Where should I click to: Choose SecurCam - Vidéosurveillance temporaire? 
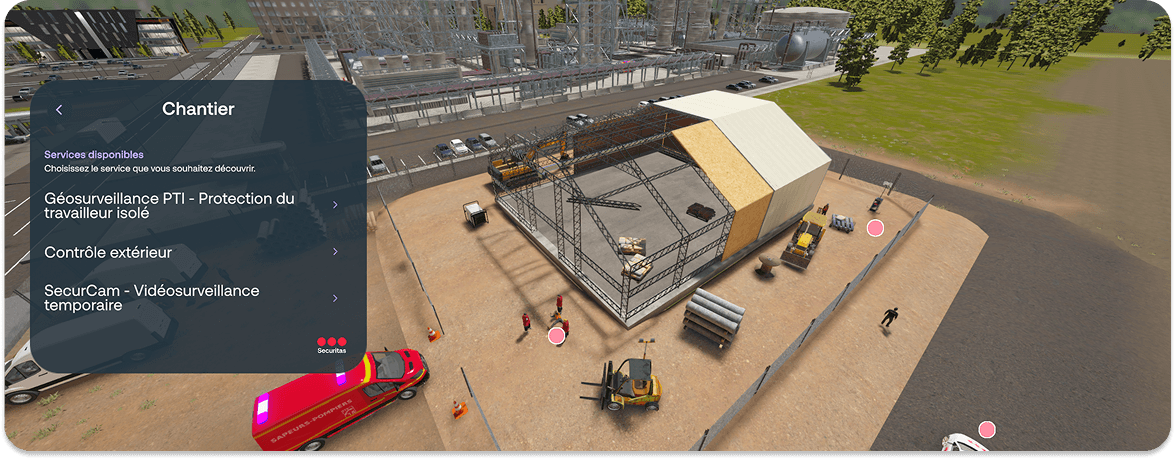click(190, 297)
